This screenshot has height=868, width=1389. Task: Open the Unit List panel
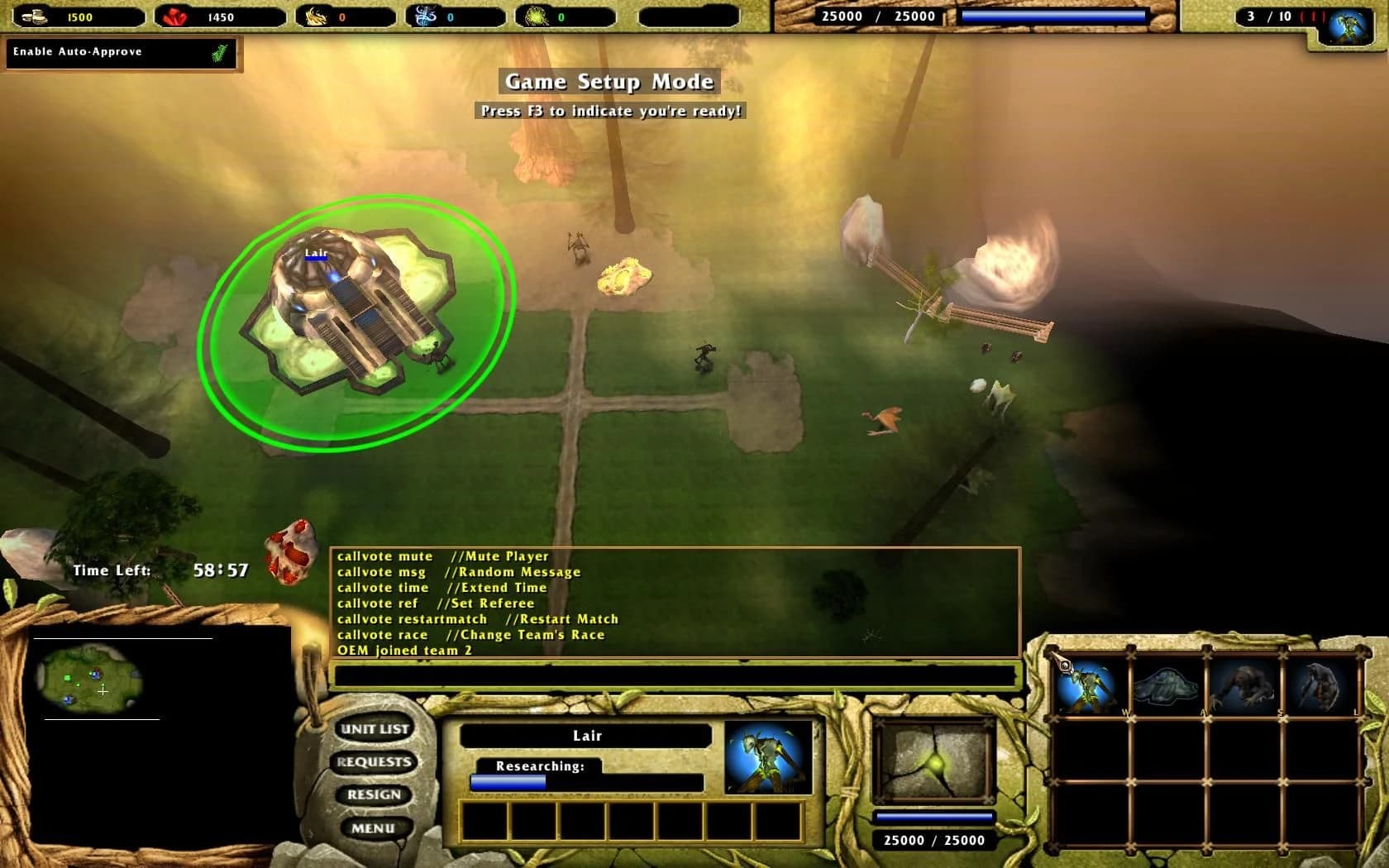(374, 729)
